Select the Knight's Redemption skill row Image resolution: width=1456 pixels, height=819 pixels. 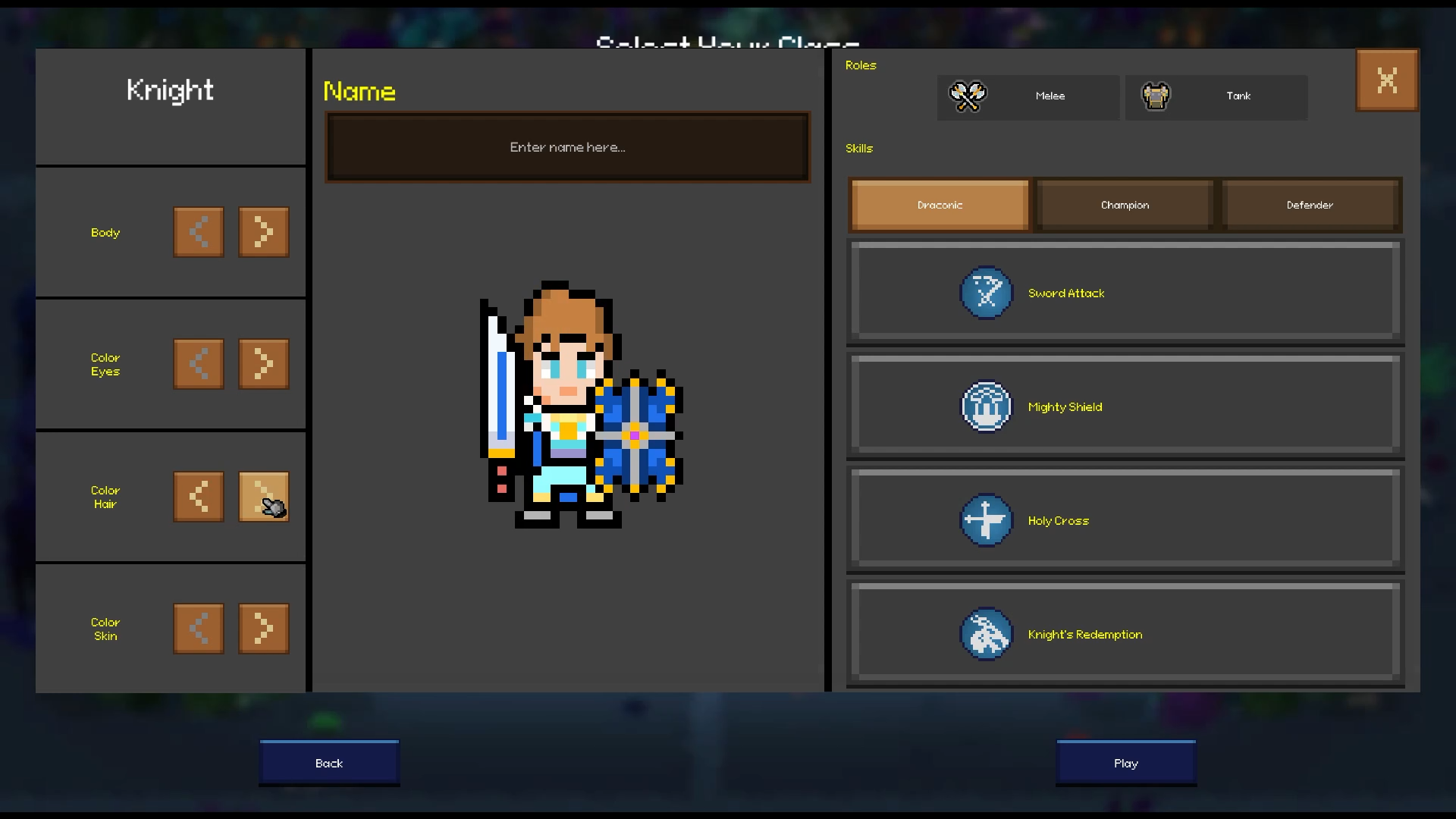(x=1125, y=634)
